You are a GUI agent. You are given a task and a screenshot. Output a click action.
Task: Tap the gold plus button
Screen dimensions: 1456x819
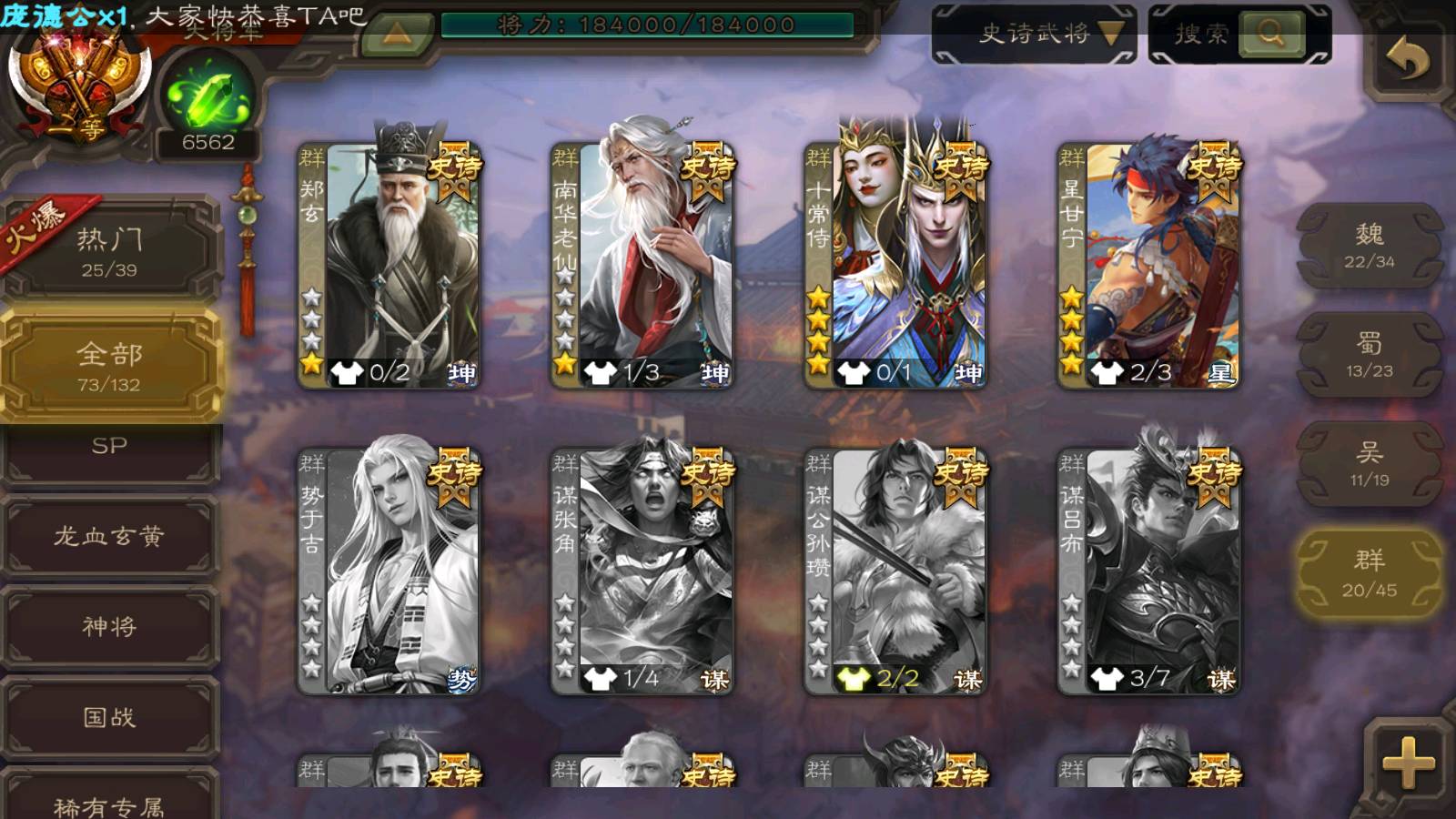click(x=1407, y=763)
